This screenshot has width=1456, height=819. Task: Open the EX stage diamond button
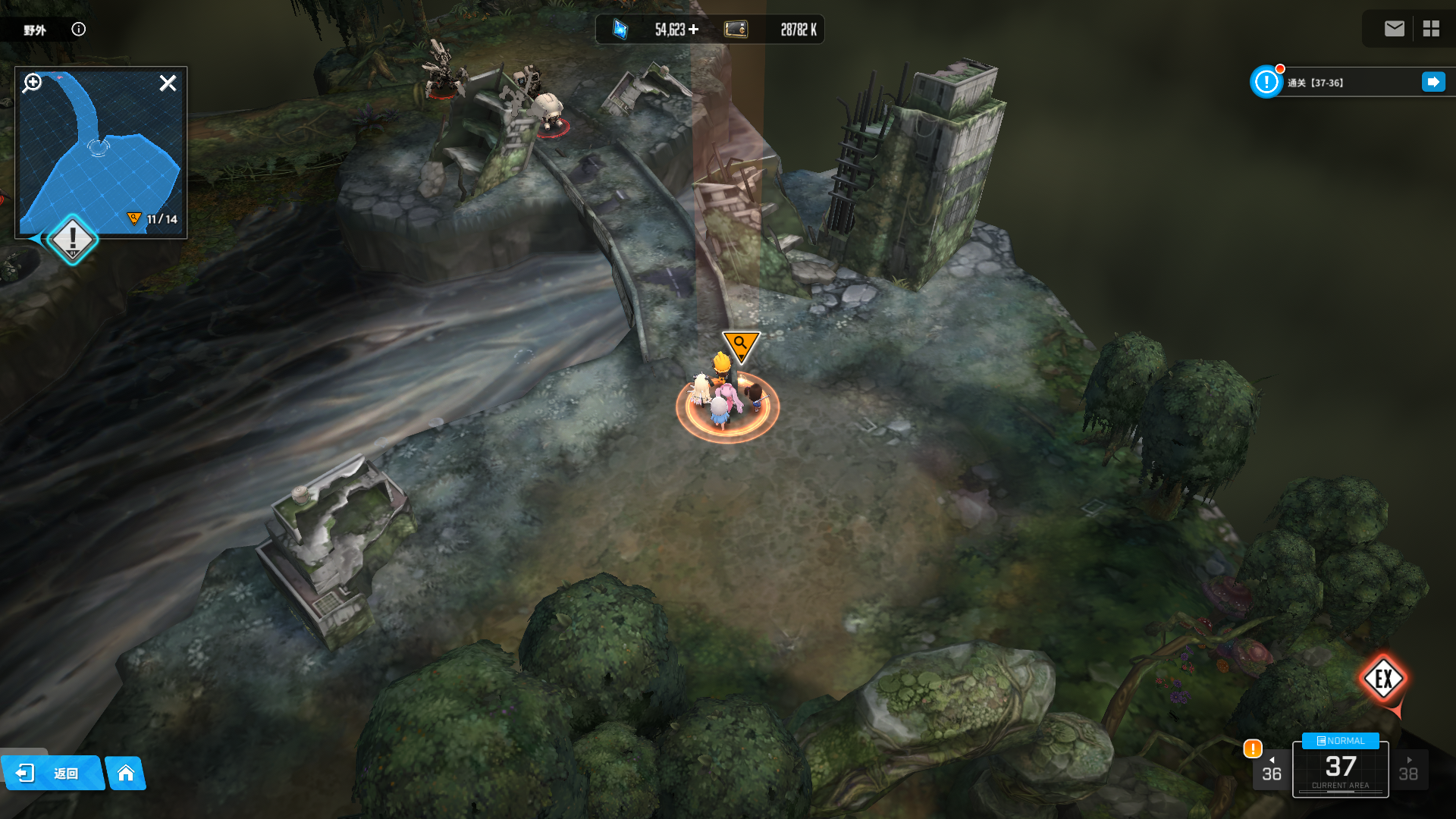pyautogui.click(x=1383, y=679)
